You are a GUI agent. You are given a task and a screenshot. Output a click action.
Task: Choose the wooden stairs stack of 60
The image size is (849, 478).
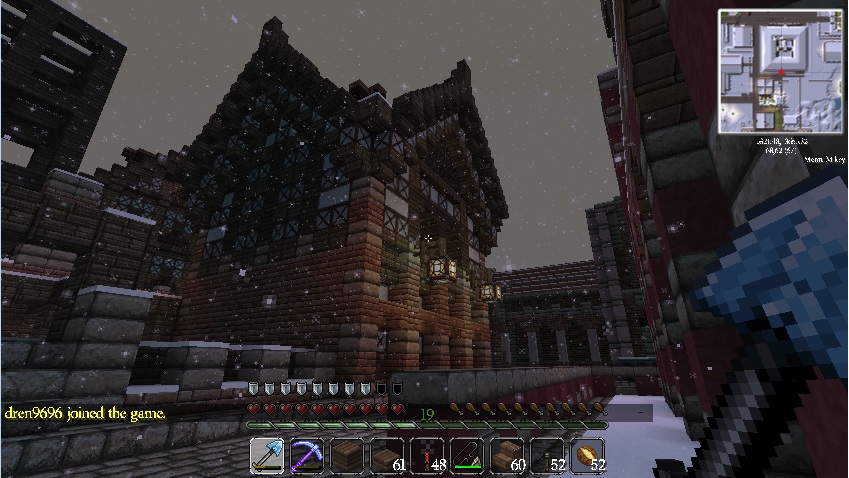click(507, 456)
